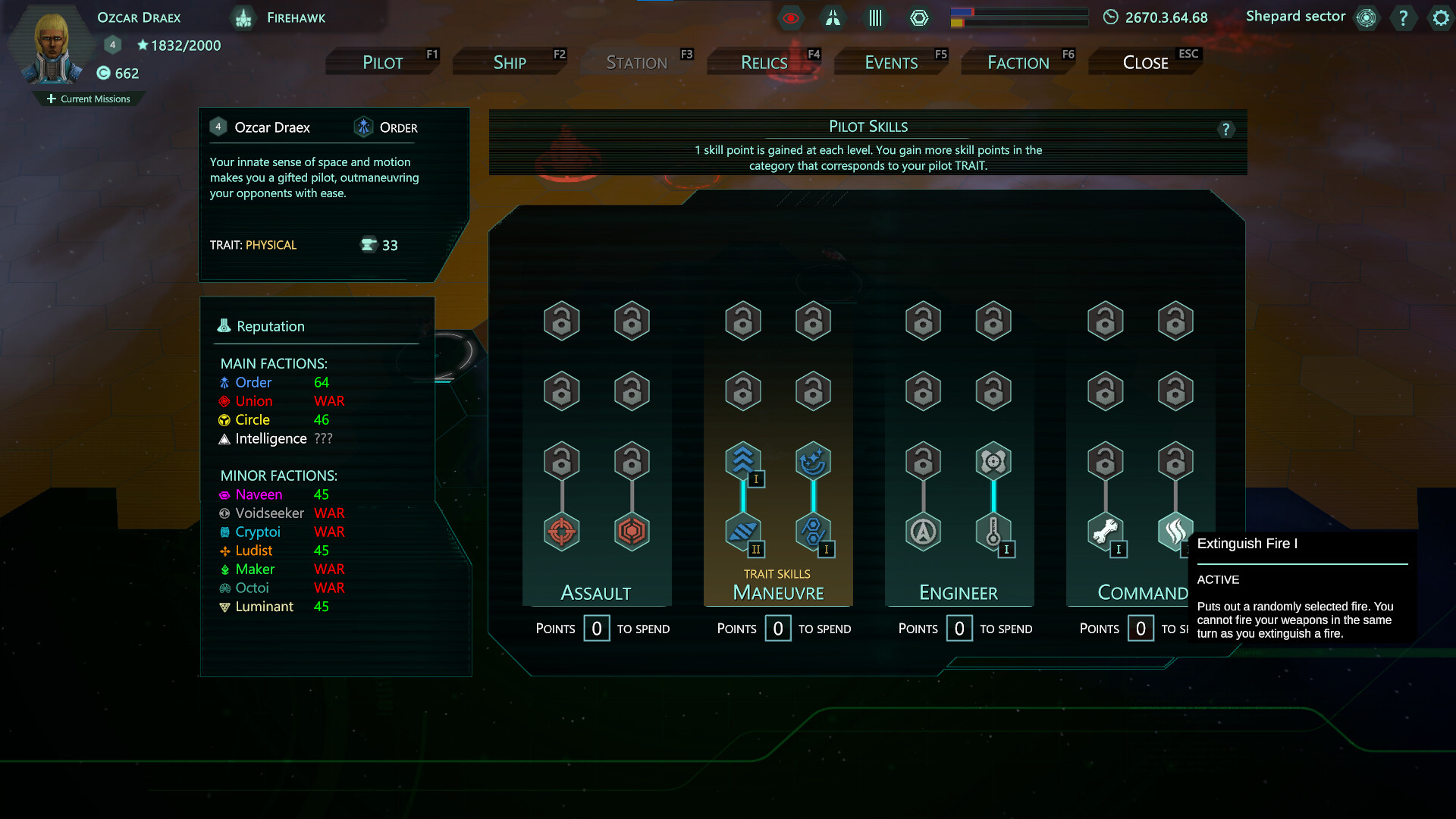Image resolution: width=1456 pixels, height=819 pixels.
Task: Click the Pilot Skills help question mark
Action: pyautogui.click(x=1225, y=130)
